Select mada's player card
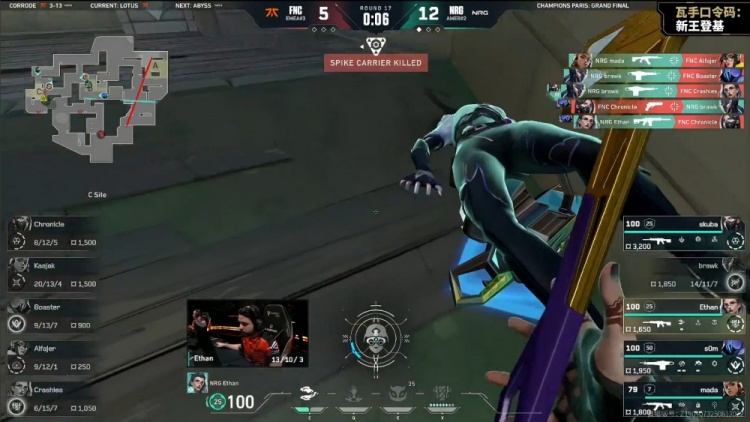750x422 pixels. point(684,397)
